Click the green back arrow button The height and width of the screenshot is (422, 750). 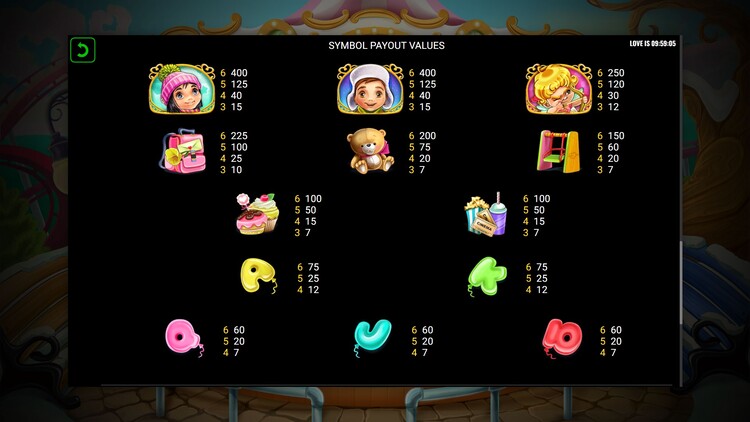[x=82, y=50]
